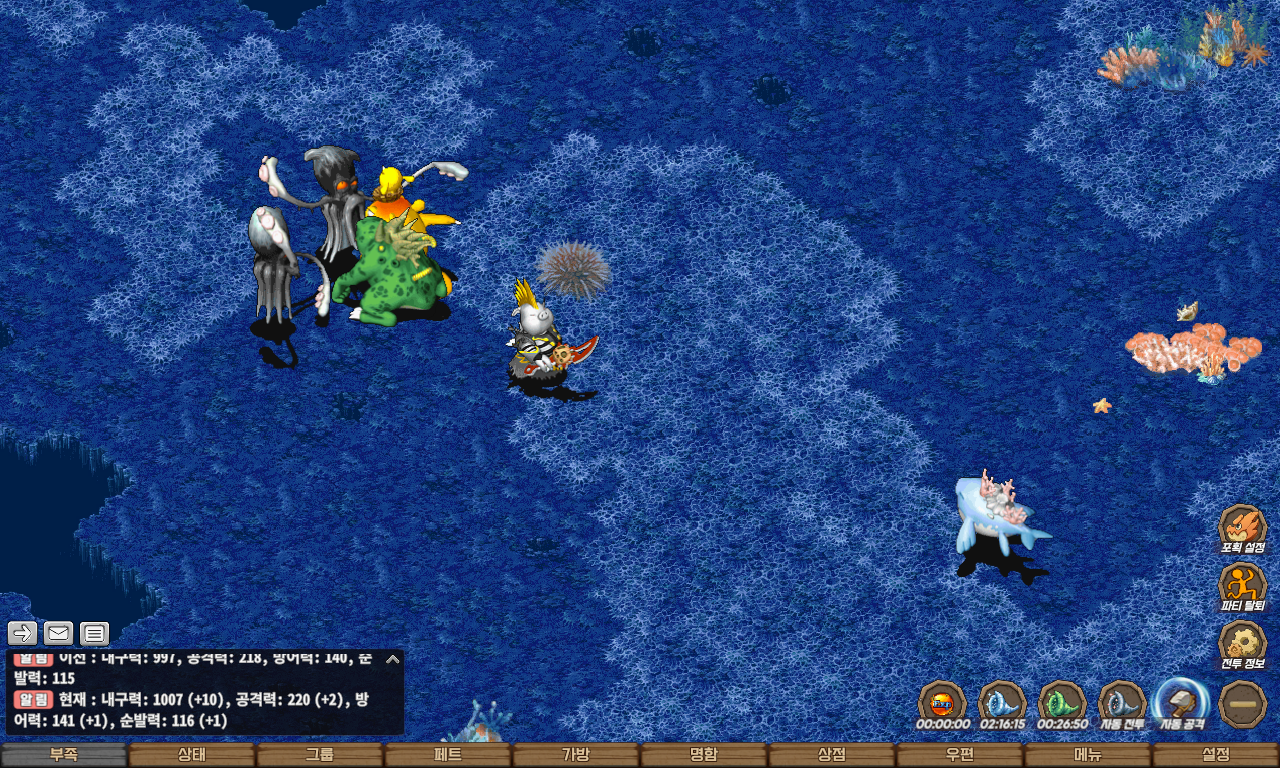Open the envelope message button

59,632
